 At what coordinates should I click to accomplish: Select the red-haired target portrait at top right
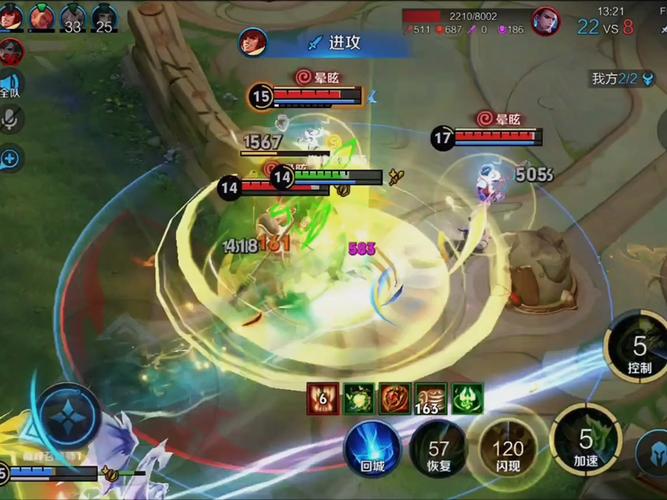[546, 21]
